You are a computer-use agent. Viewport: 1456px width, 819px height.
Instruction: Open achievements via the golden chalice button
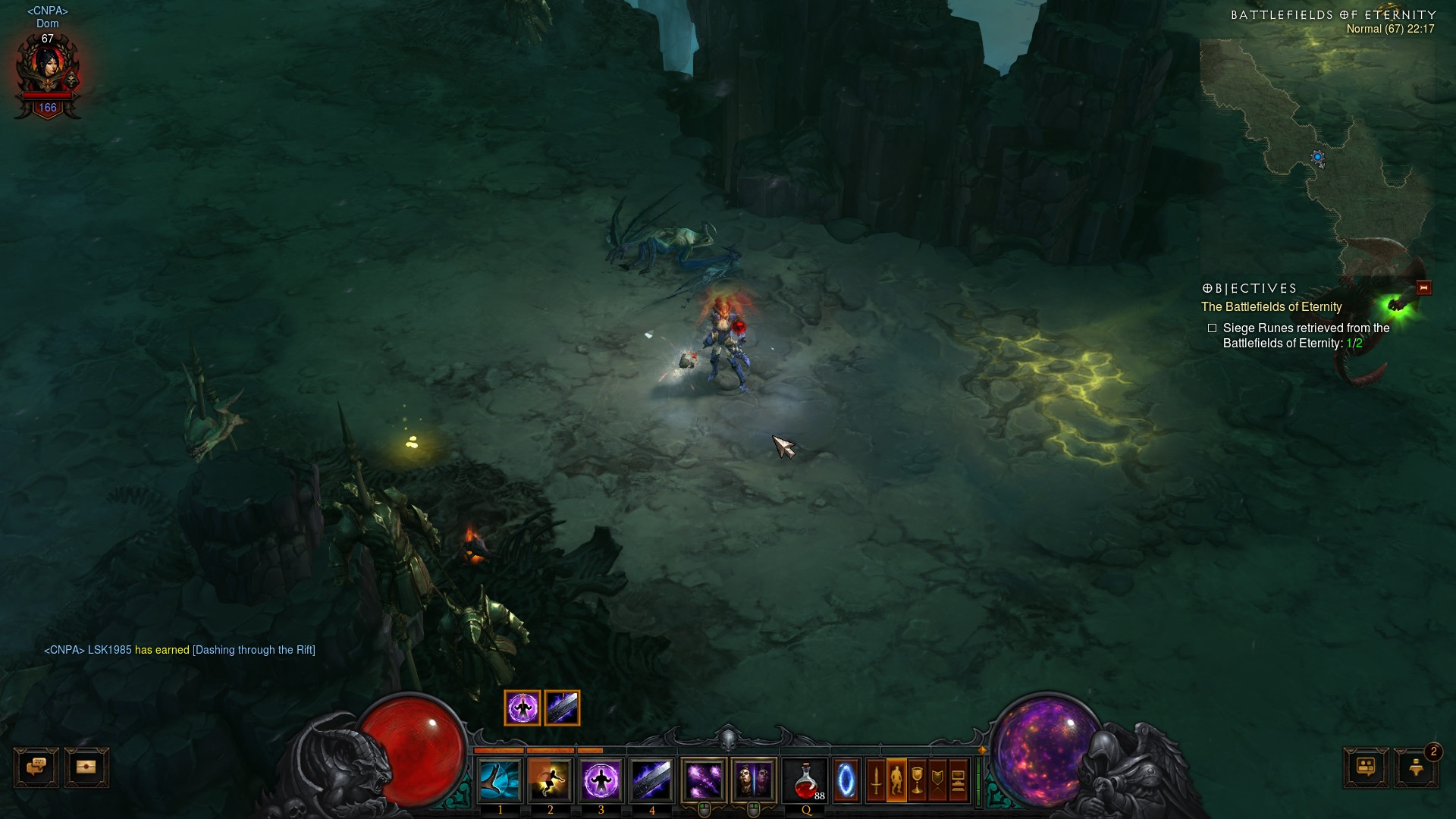click(917, 780)
